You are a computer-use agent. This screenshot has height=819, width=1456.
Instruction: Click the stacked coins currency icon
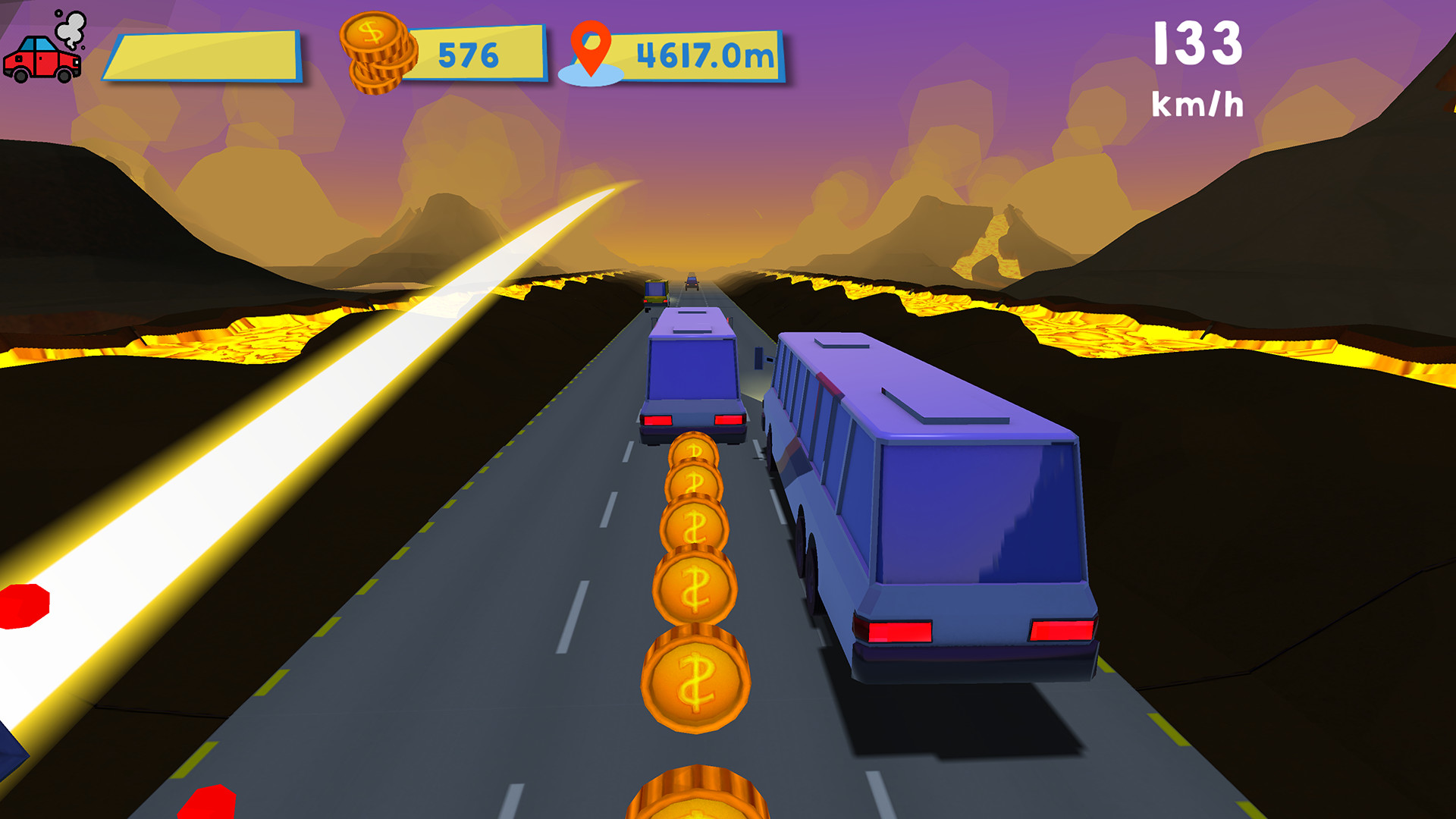tap(379, 52)
